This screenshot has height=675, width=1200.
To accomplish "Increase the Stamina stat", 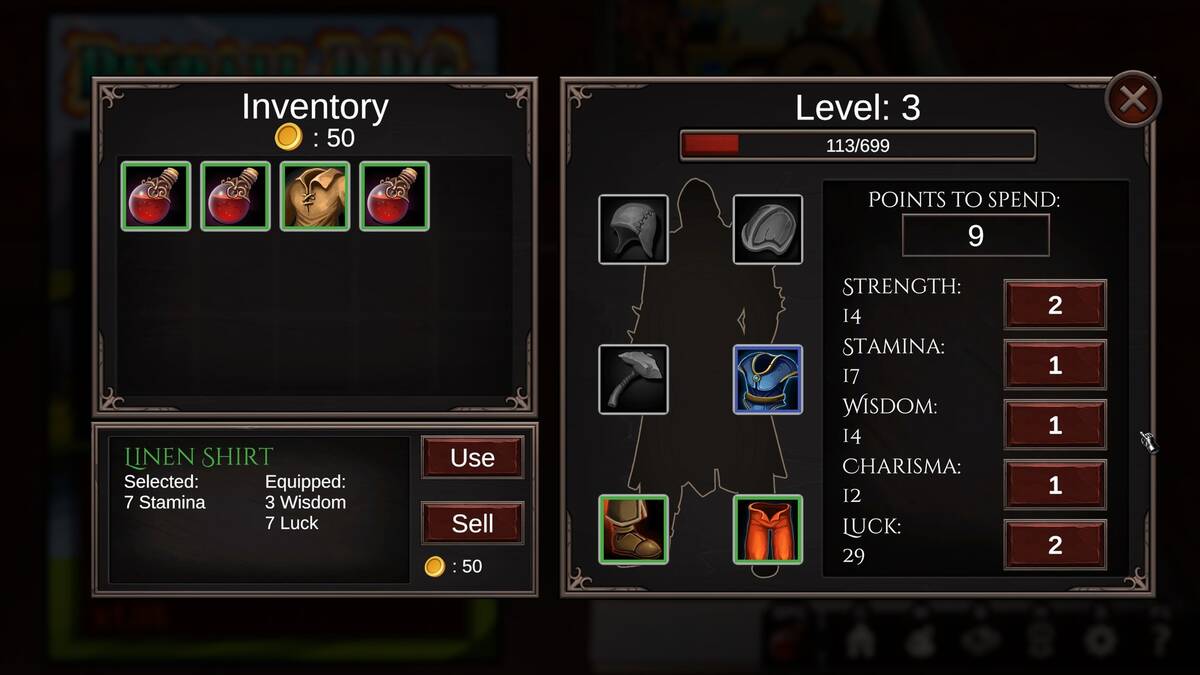I will coord(1055,365).
